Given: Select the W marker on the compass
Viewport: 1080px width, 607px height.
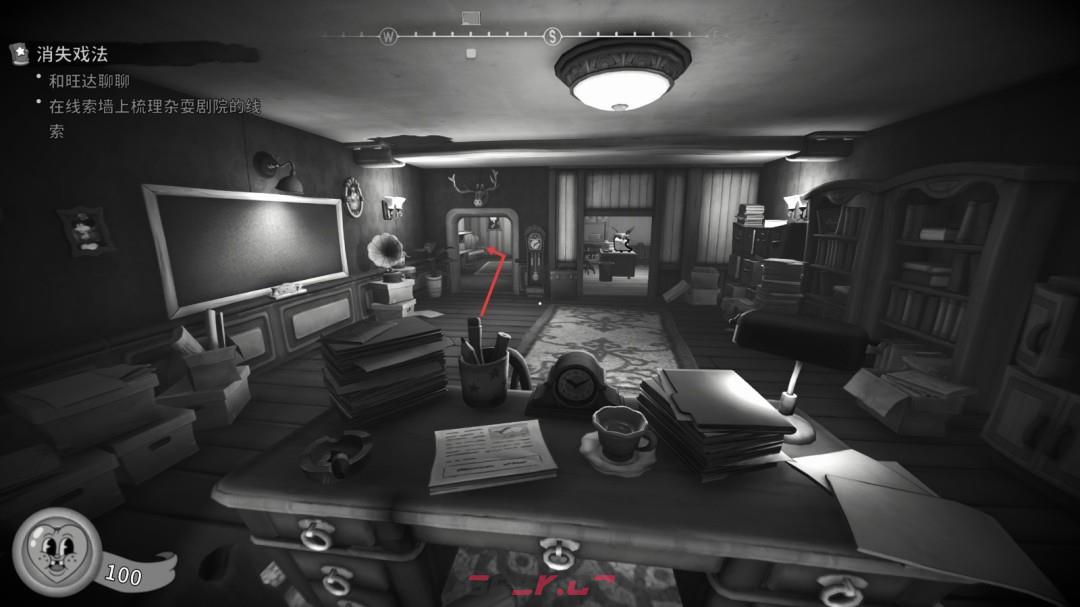Looking at the screenshot, I should (388, 37).
